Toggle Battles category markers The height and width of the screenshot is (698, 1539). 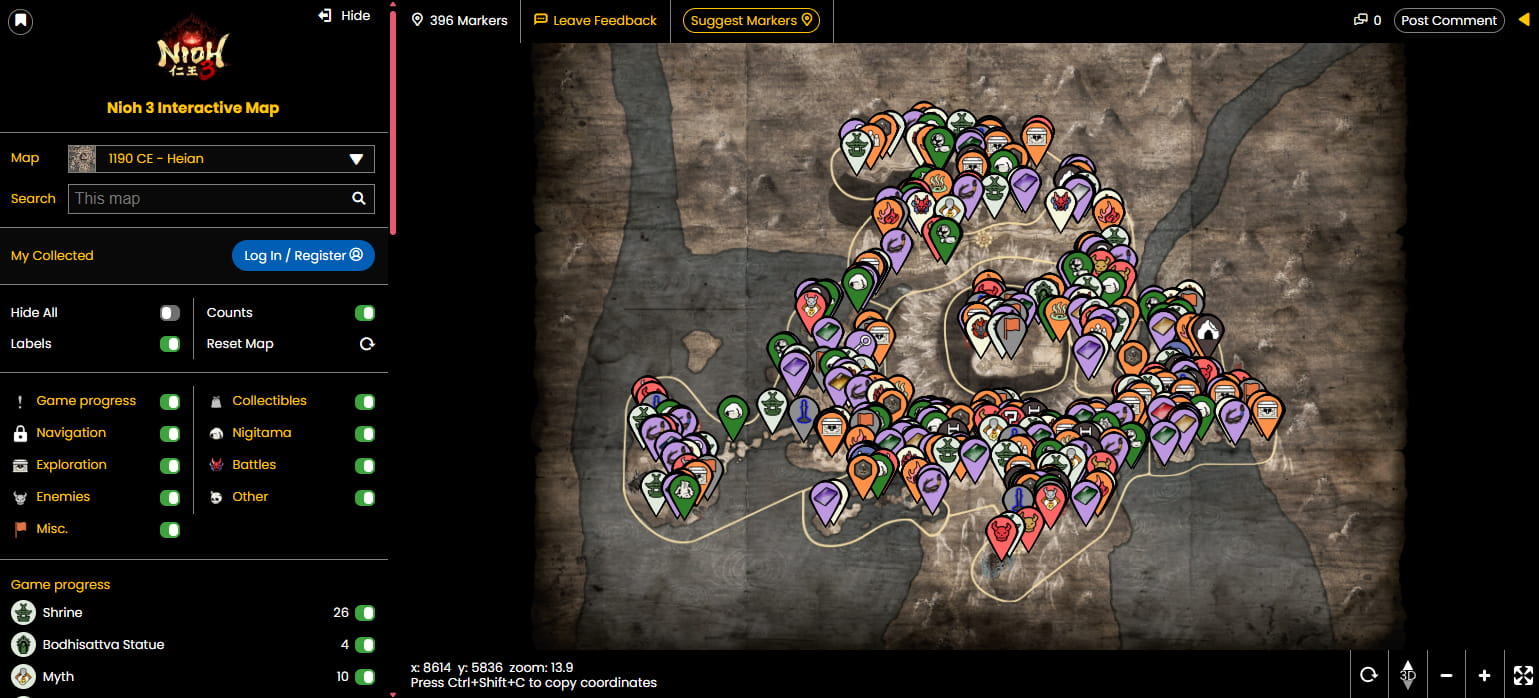click(x=365, y=466)
